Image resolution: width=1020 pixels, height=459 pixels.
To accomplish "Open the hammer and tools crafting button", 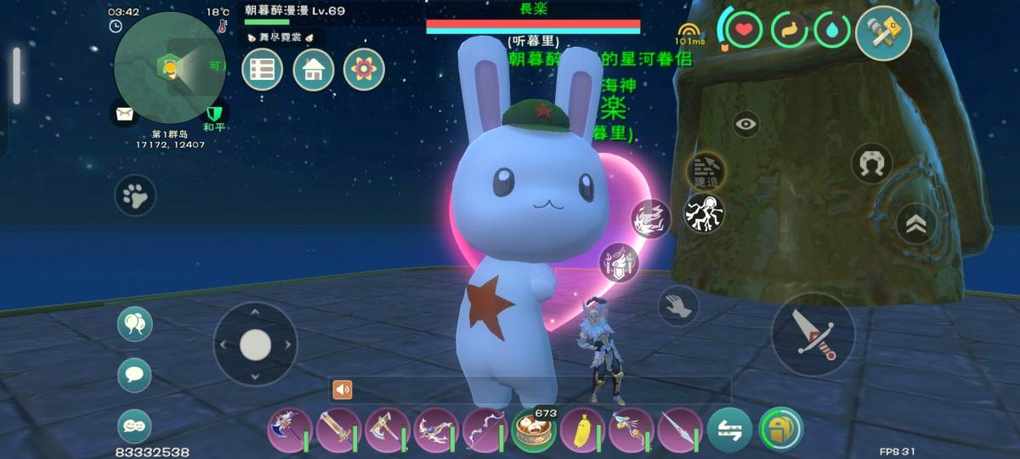I will point(884,33).
